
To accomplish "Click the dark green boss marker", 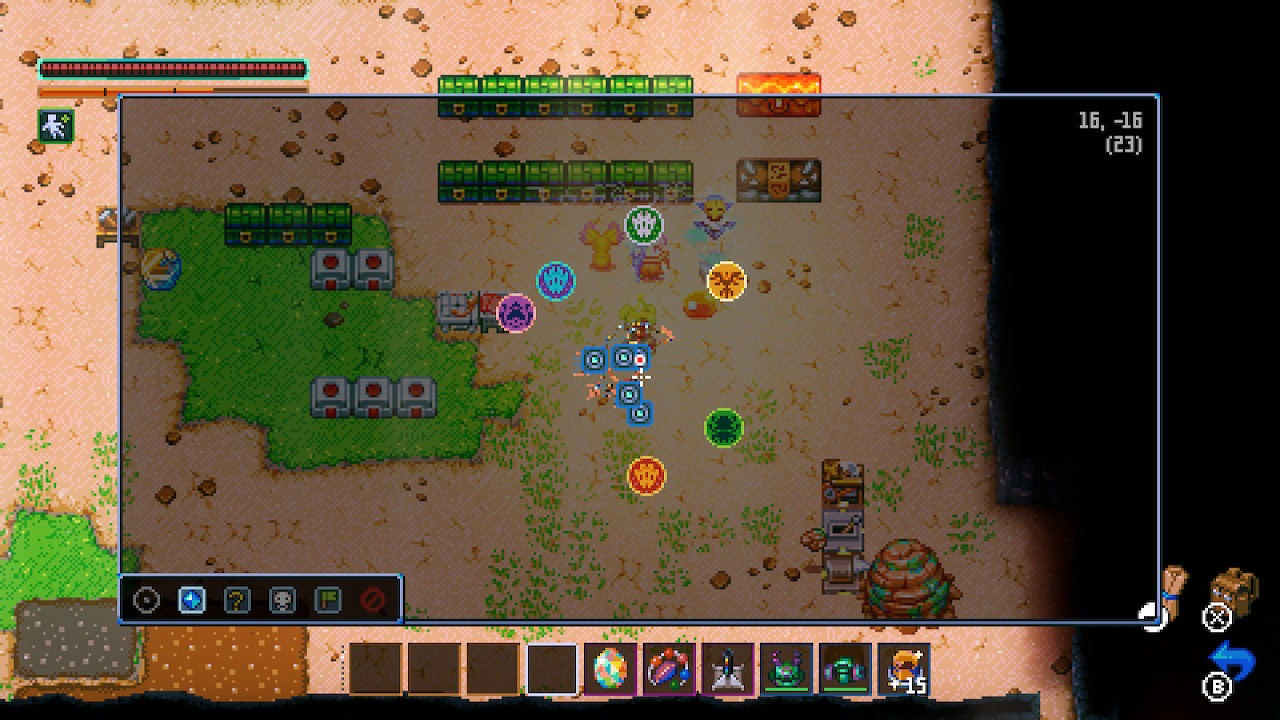I will pos(723,428).
